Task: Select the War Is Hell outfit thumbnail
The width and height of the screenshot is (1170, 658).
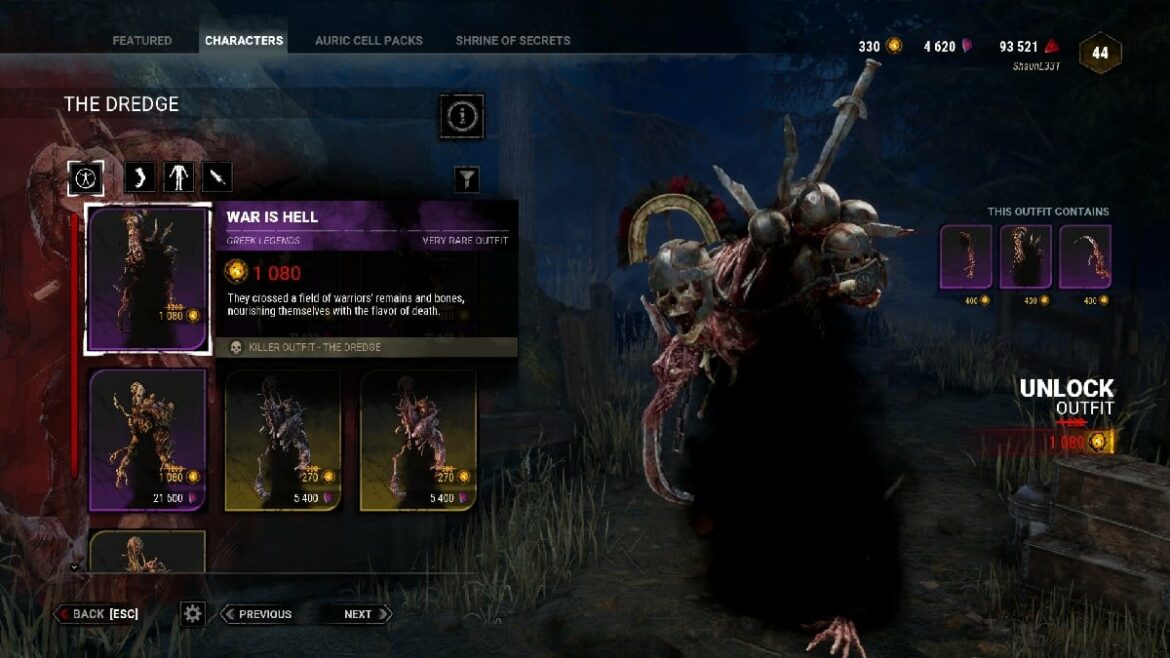Action: [148, 279]
